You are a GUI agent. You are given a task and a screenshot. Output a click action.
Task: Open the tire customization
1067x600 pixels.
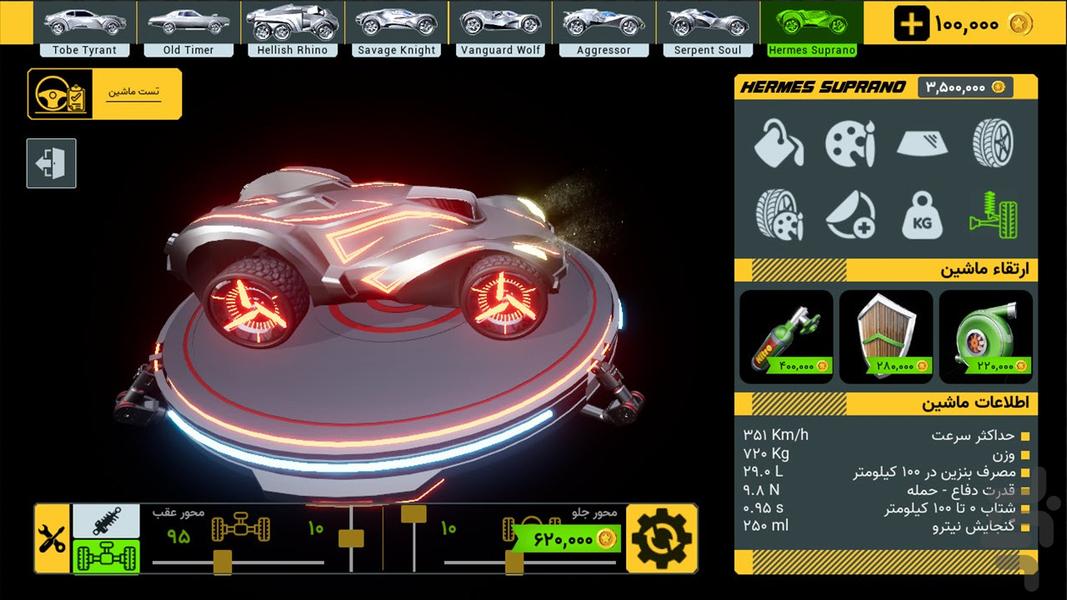[993, 143]
